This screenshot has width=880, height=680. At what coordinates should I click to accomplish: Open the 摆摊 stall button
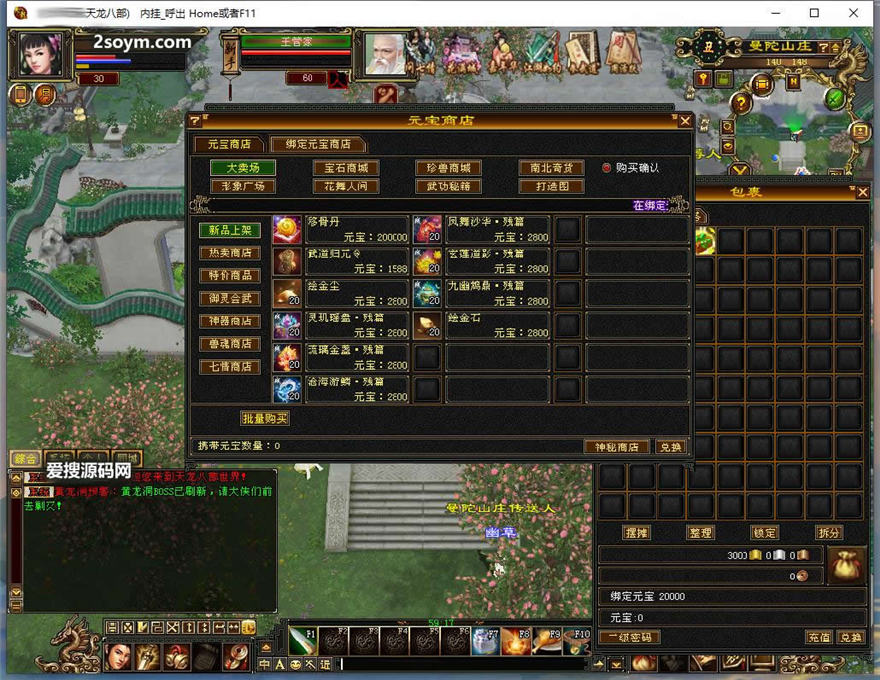point(637,533)
